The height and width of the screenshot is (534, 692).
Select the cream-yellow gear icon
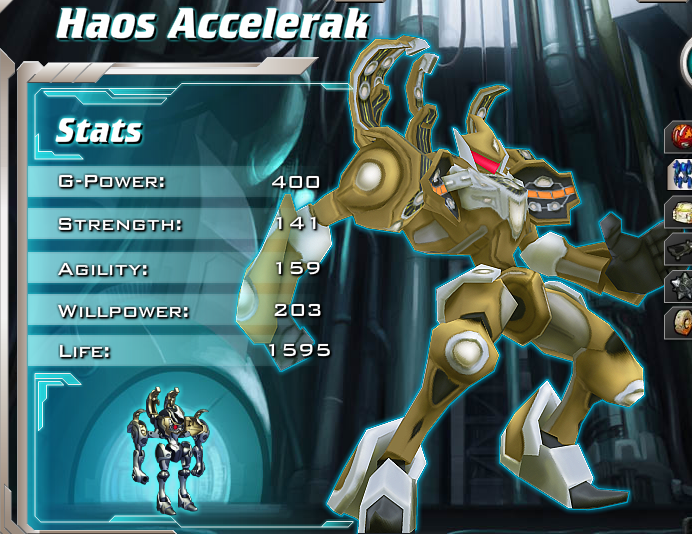tap(682, 211)
